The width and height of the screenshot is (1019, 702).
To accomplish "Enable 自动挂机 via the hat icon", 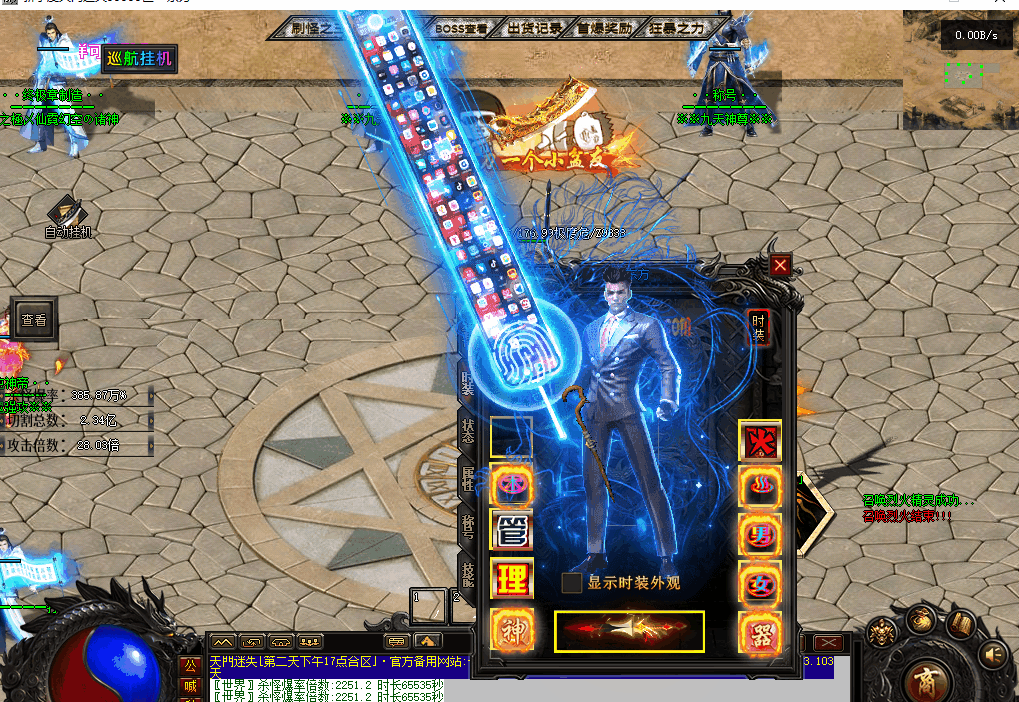I will point(67,211).
